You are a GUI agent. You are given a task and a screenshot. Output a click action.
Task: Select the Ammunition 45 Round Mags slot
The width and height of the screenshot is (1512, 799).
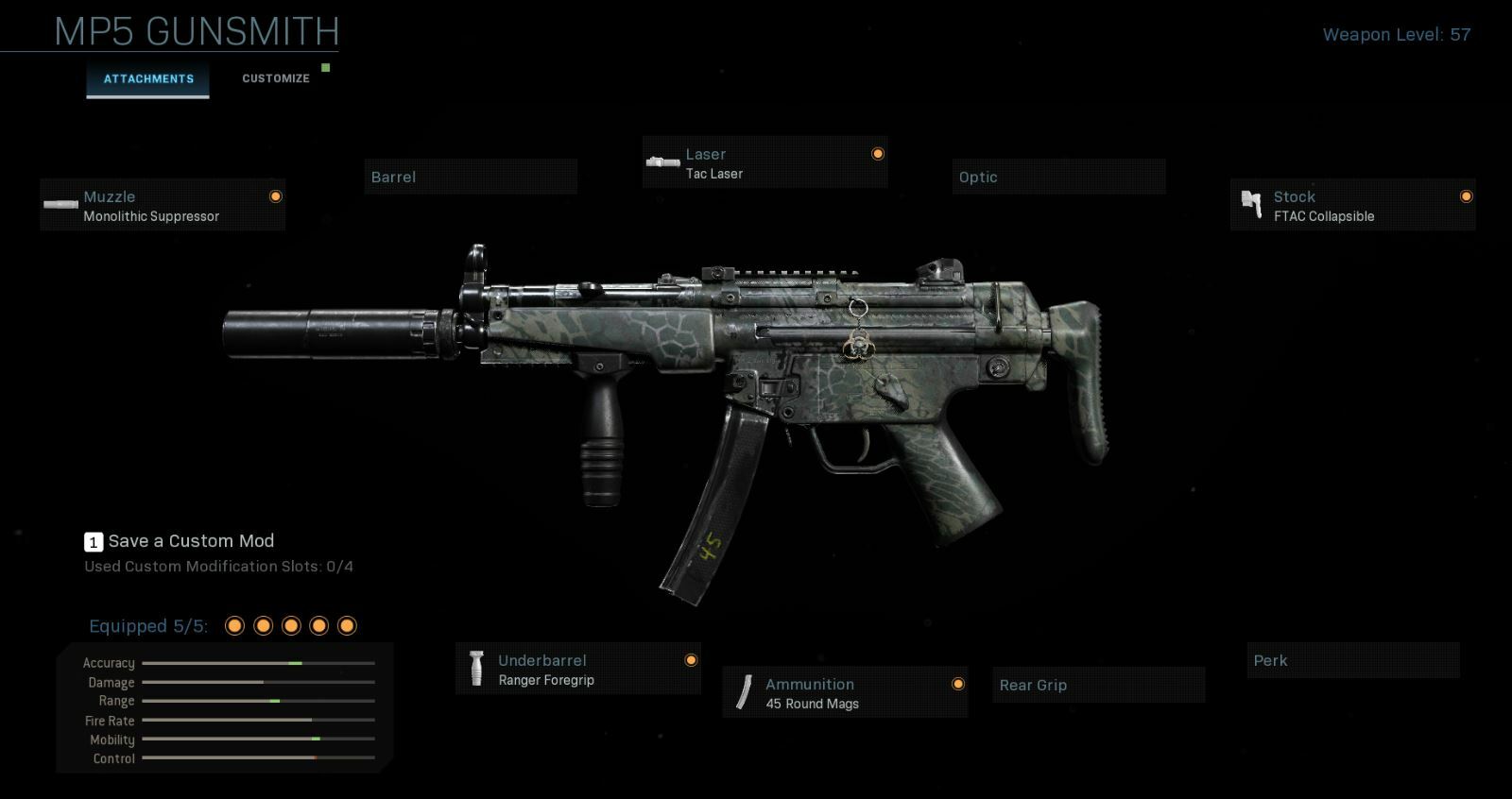coord(845,692)
